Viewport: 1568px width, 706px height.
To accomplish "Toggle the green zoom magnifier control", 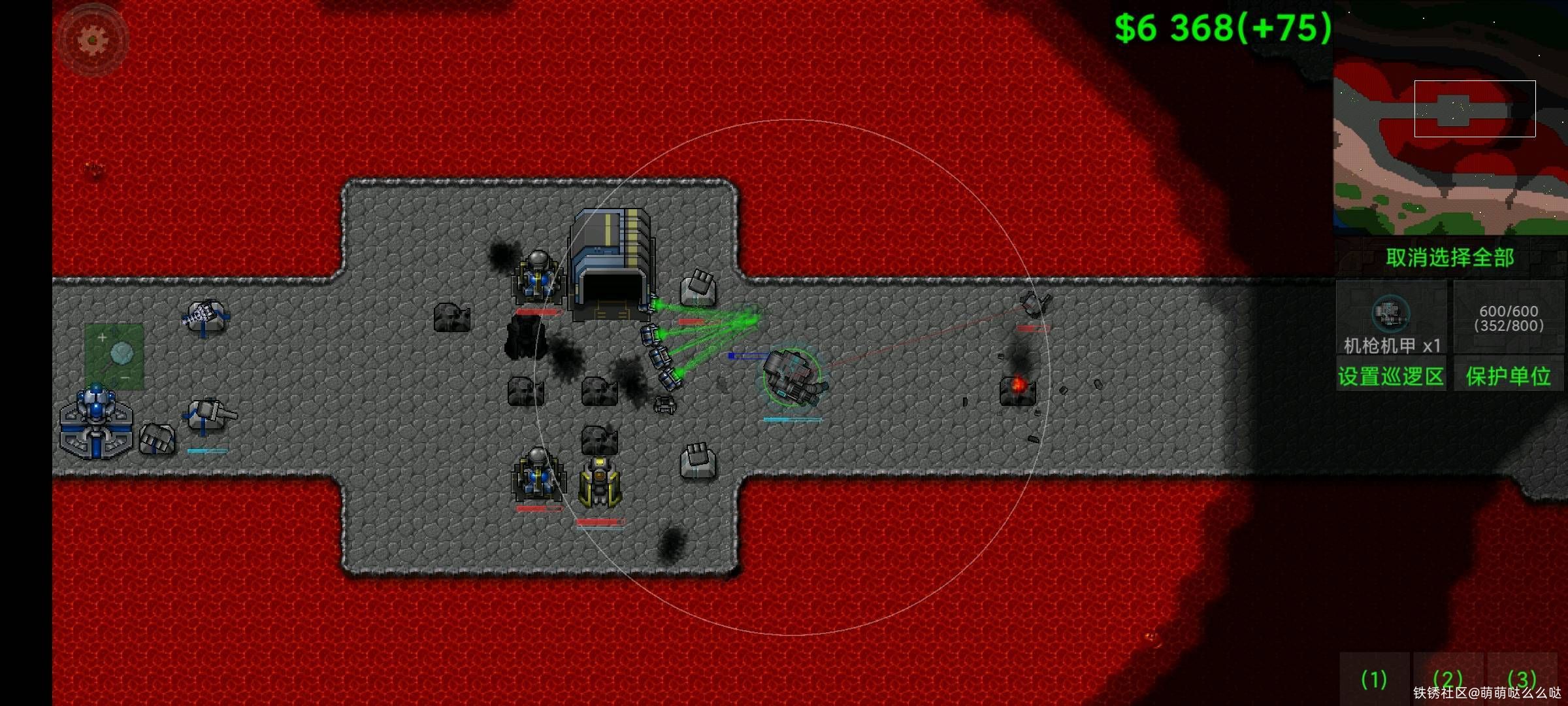I will (x=114, y=357).
